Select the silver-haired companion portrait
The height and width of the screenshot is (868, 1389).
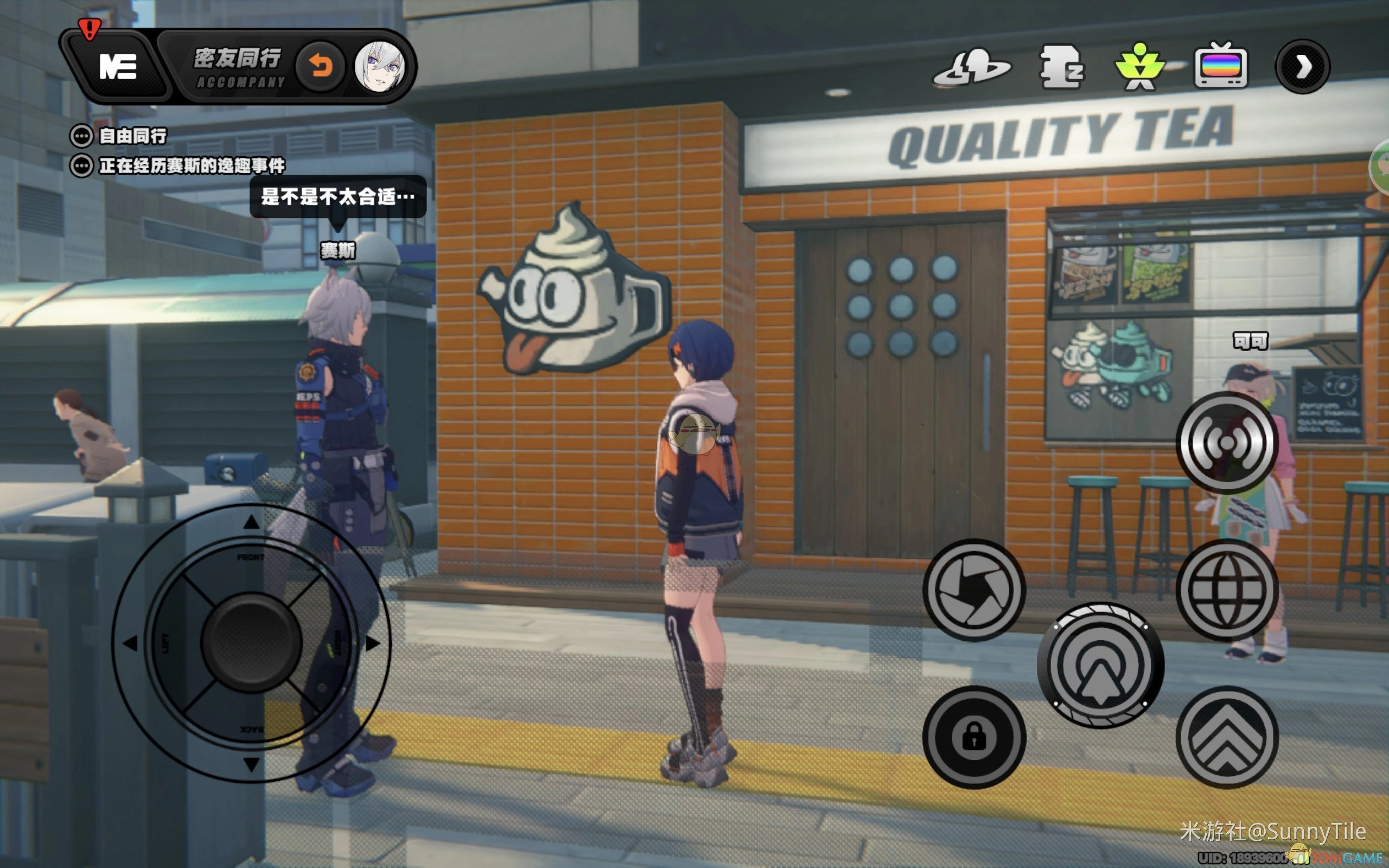click(379, 67)
